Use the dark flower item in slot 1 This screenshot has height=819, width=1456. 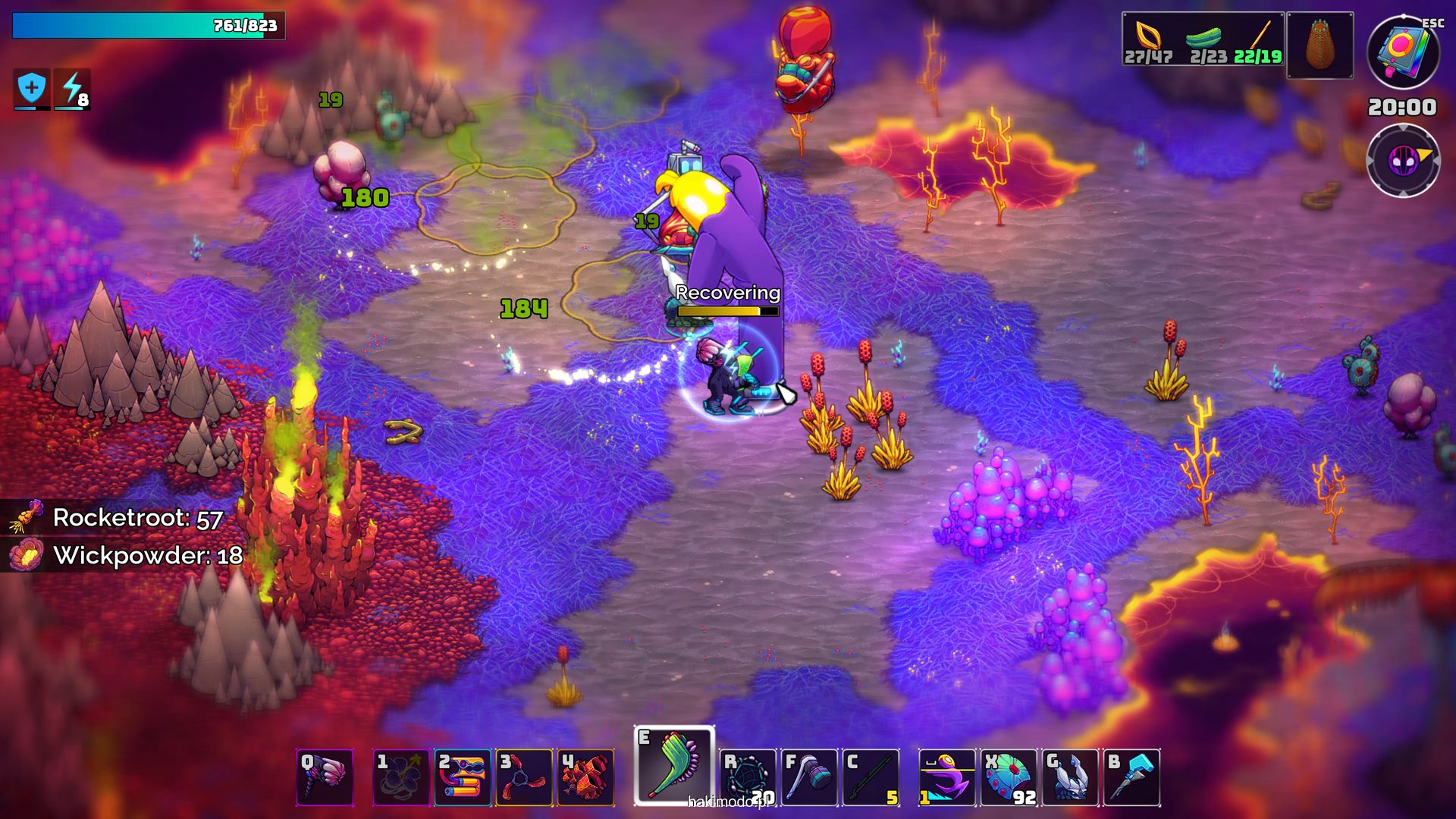(401, 777)
